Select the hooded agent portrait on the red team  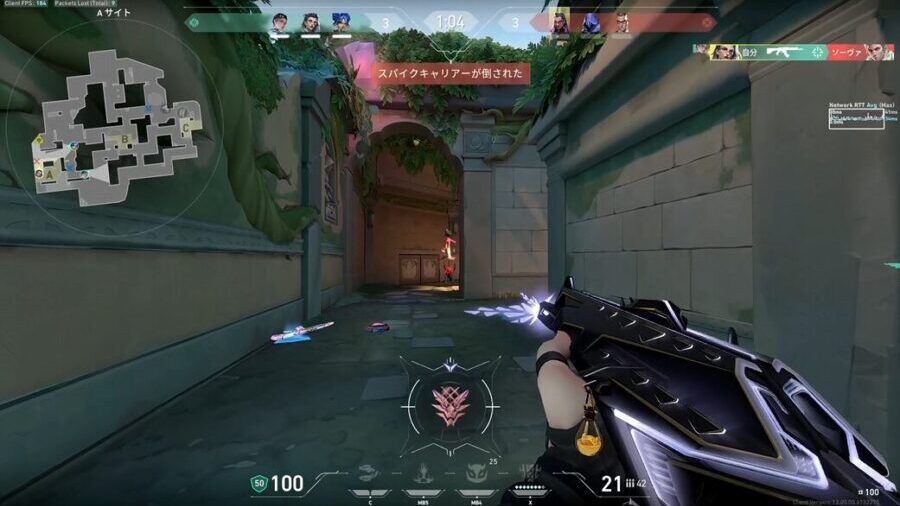point(591,22)
